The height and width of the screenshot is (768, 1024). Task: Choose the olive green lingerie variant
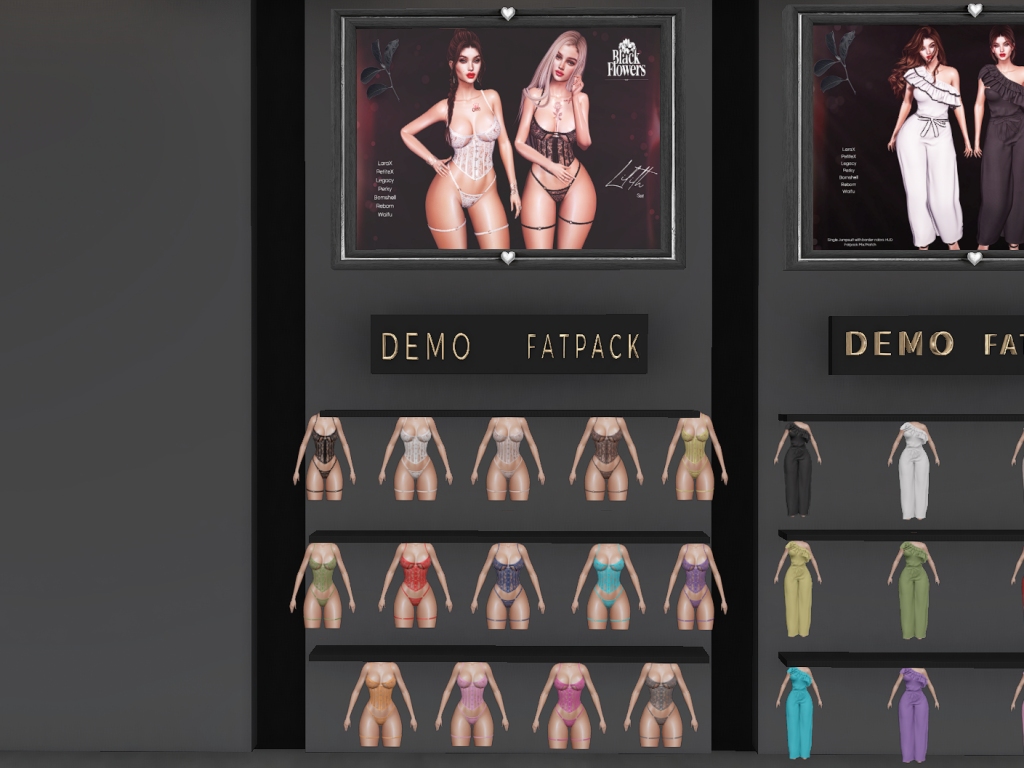(x=323, y=585)
